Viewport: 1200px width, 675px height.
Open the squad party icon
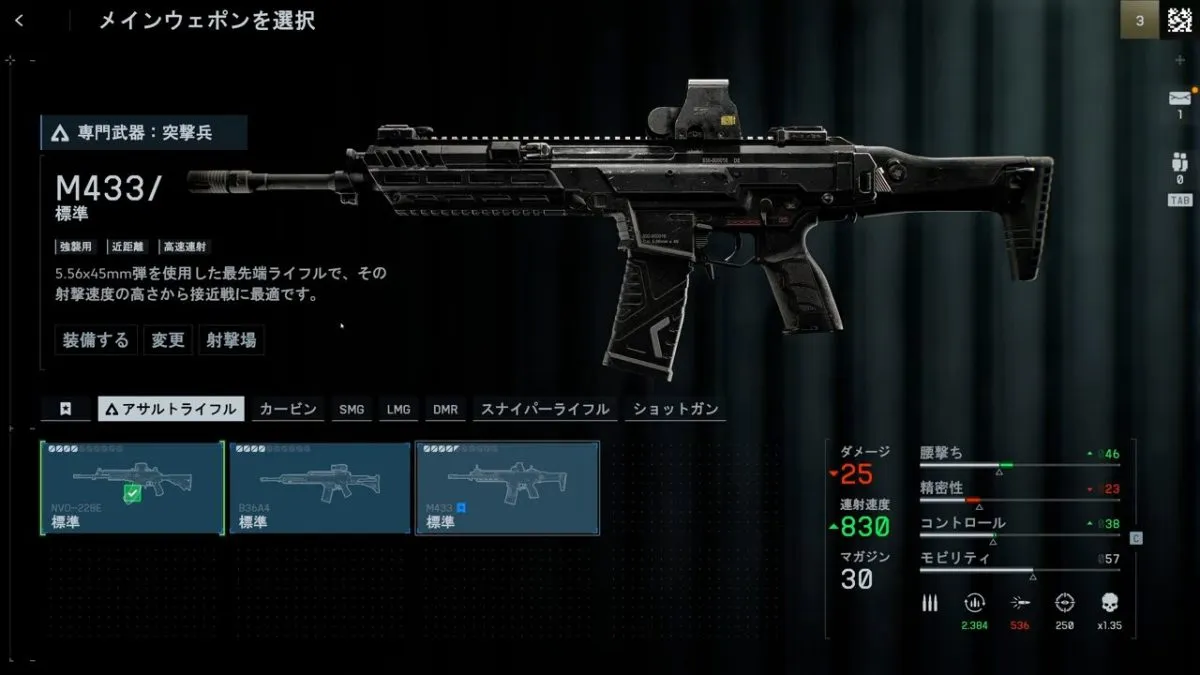1179,163
